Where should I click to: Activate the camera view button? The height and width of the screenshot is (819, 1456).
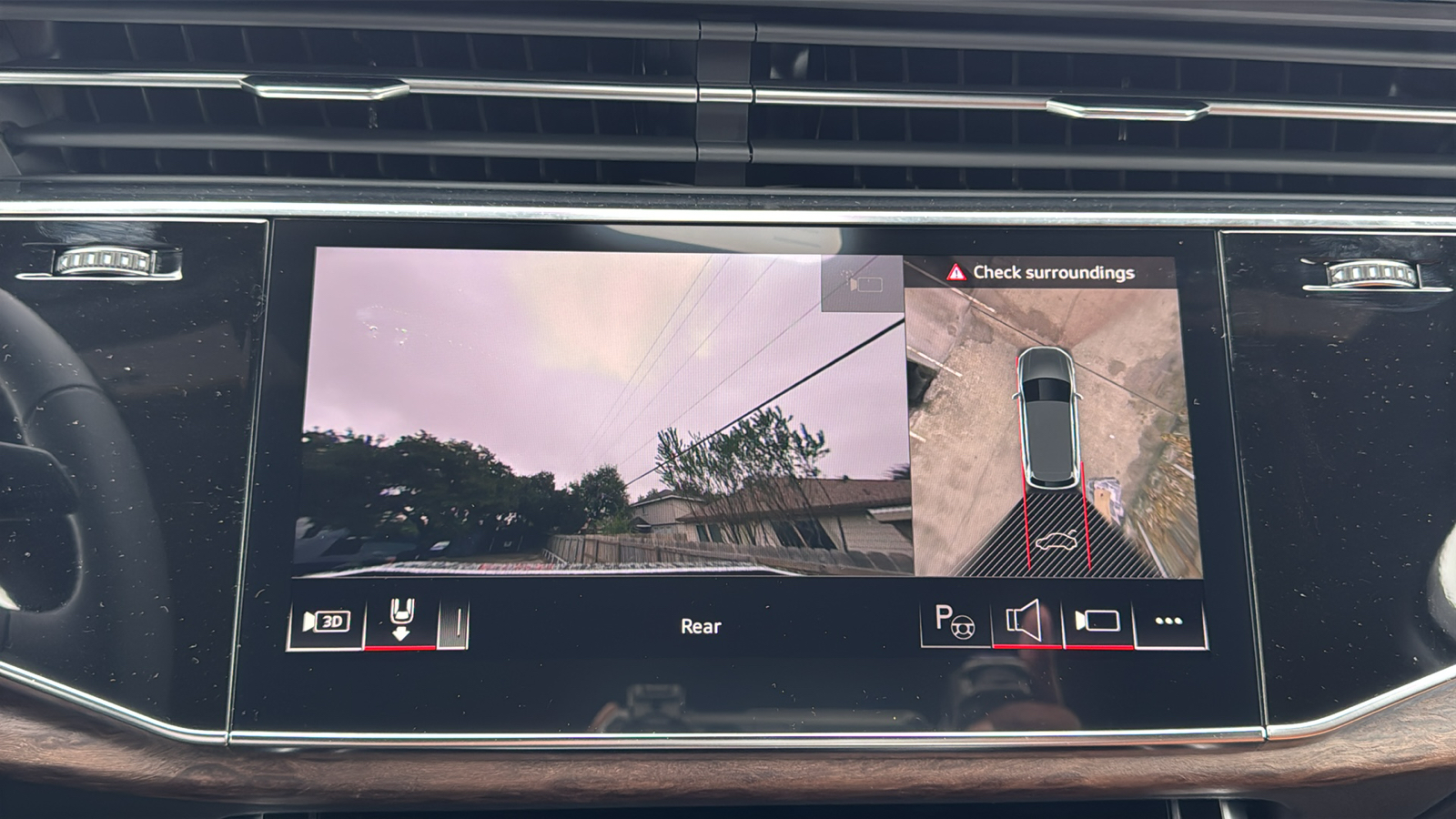point(1097,622)
